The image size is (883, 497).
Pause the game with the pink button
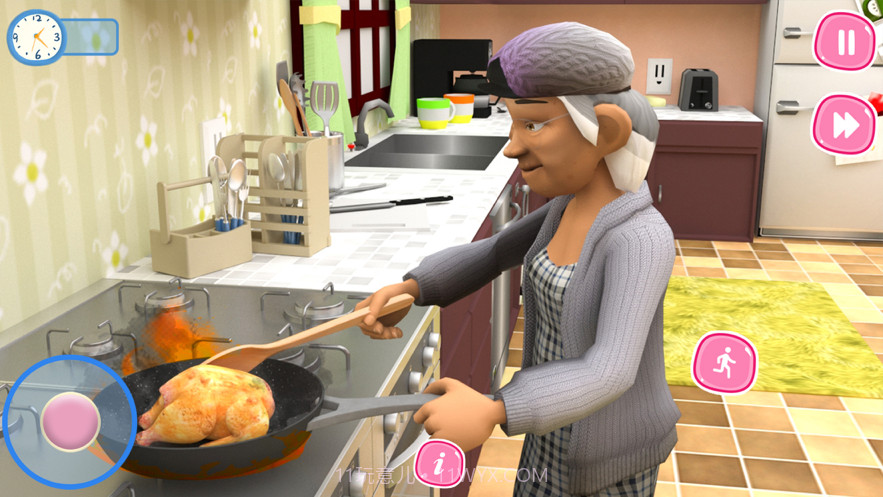pyautogui.click(x=845, y=42)
